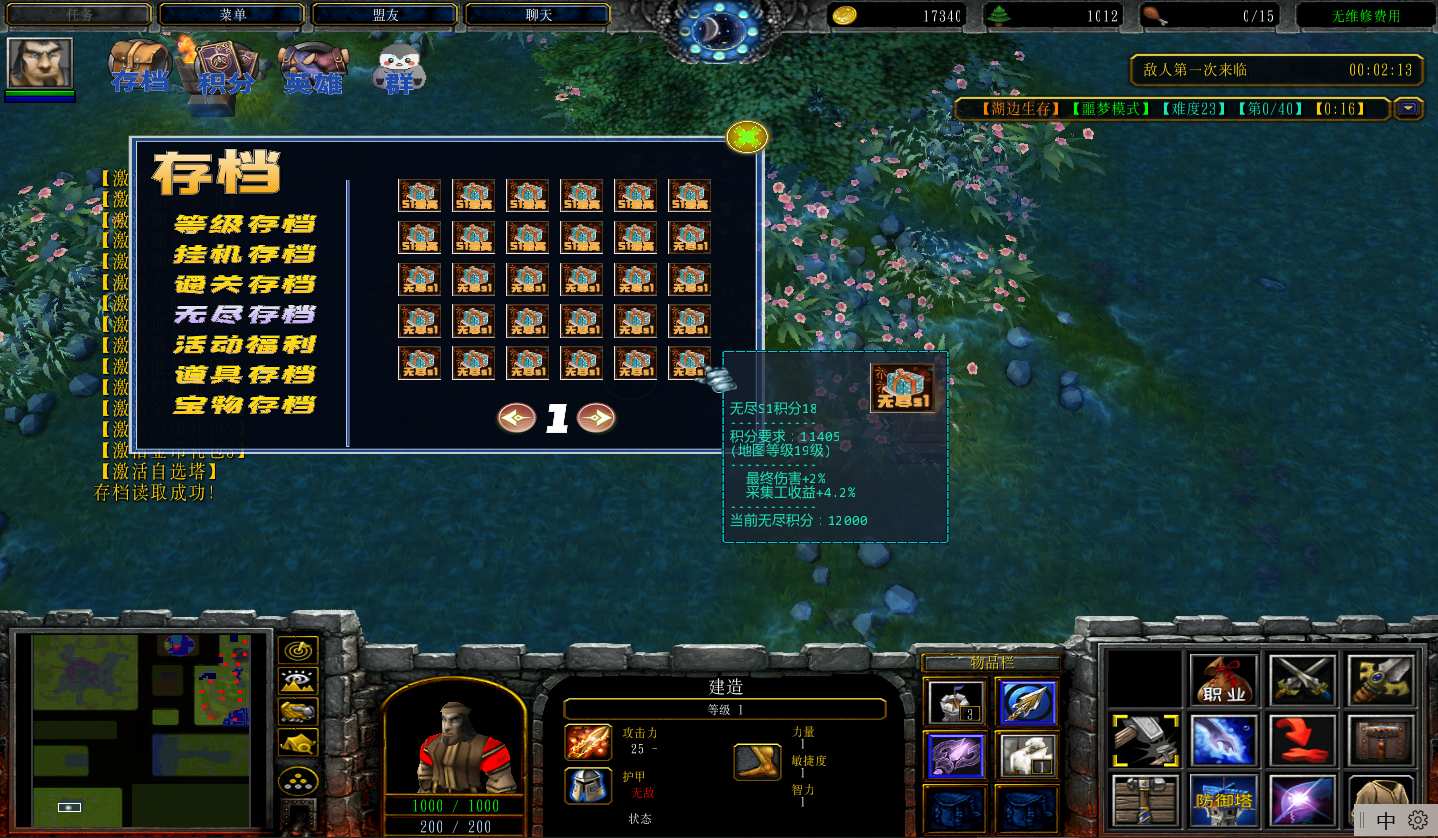Switch to 活动福利 category
The height and width of the screenshot is (838, 1438).
pos(245,345)
